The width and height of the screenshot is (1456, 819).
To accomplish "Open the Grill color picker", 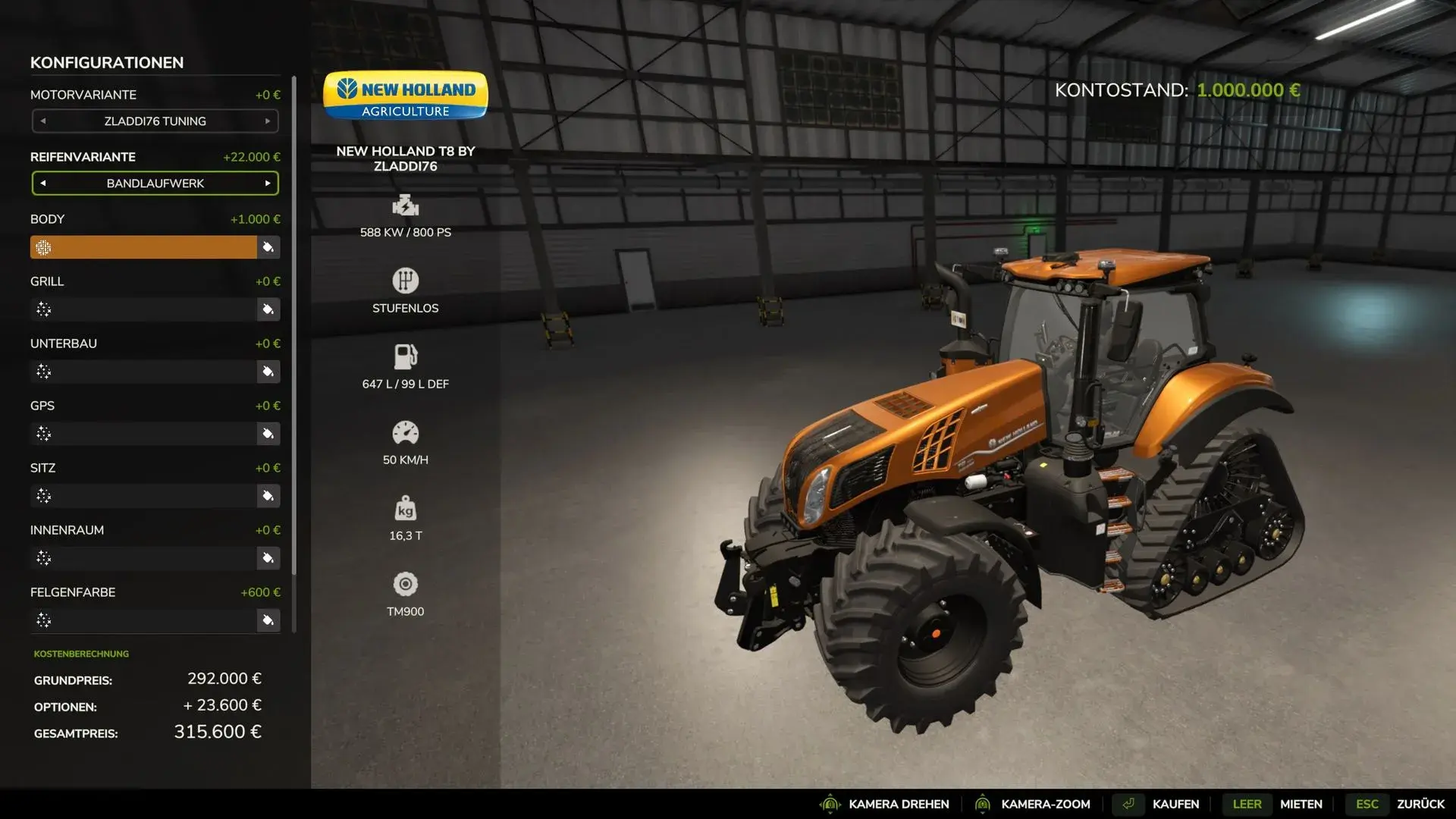I will pos(268,309).
